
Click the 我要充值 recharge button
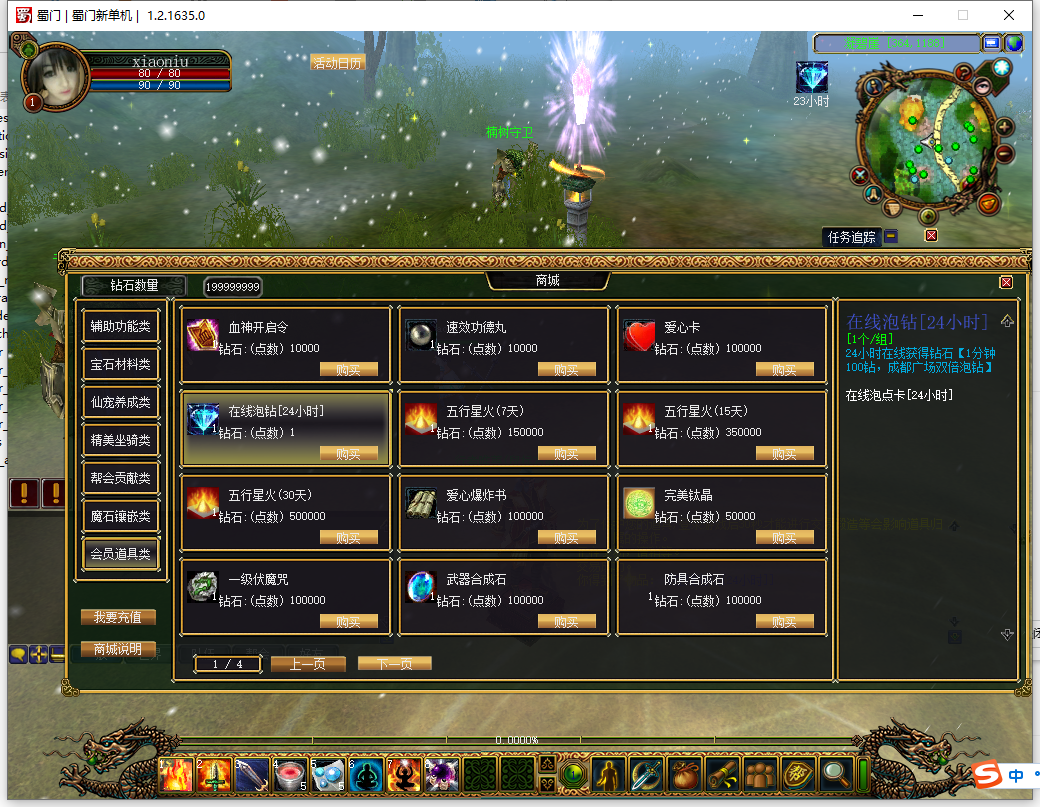tap(118, 618)
